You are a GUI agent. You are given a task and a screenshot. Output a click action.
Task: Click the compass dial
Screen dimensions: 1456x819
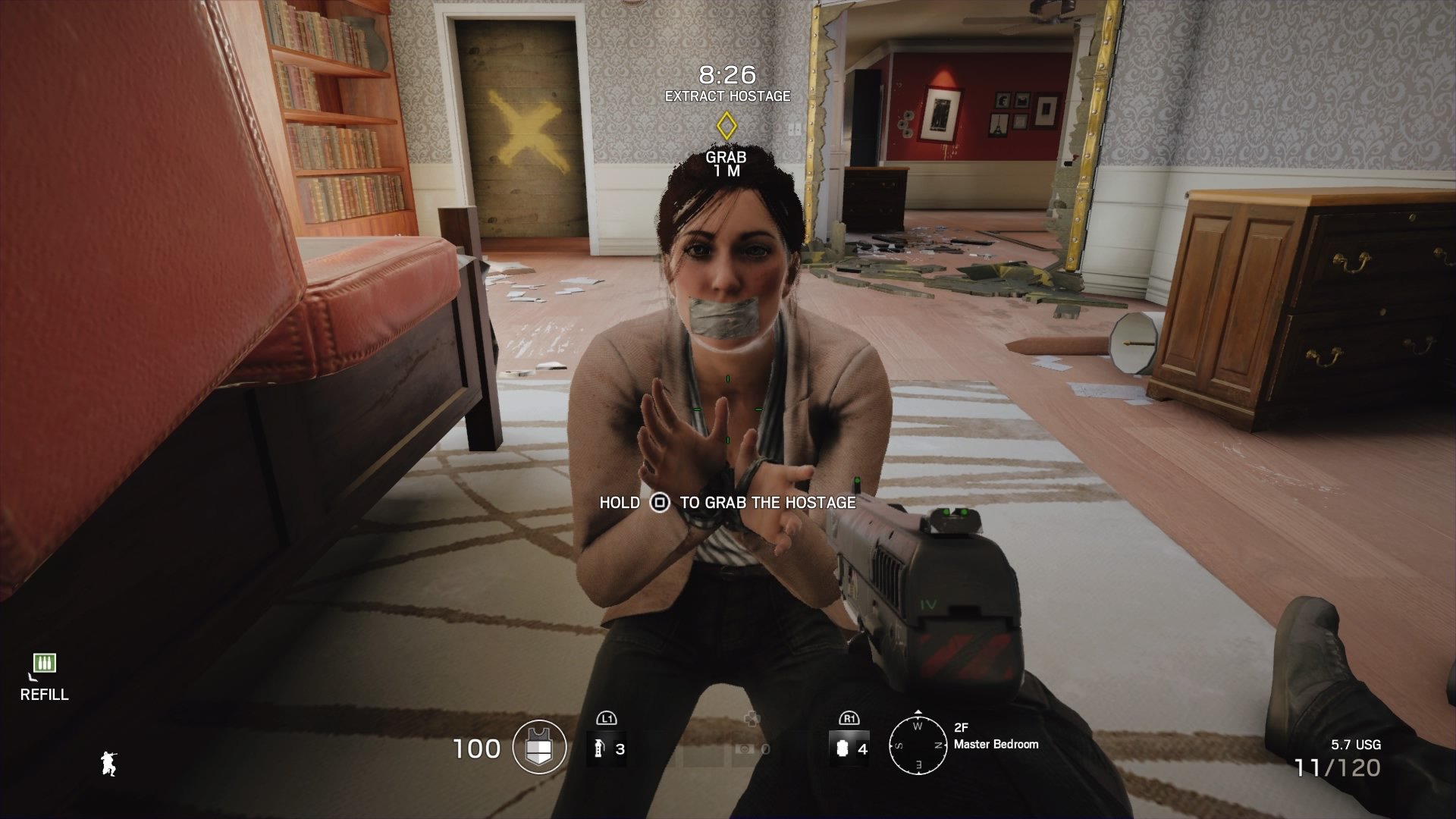pos(918,745)
